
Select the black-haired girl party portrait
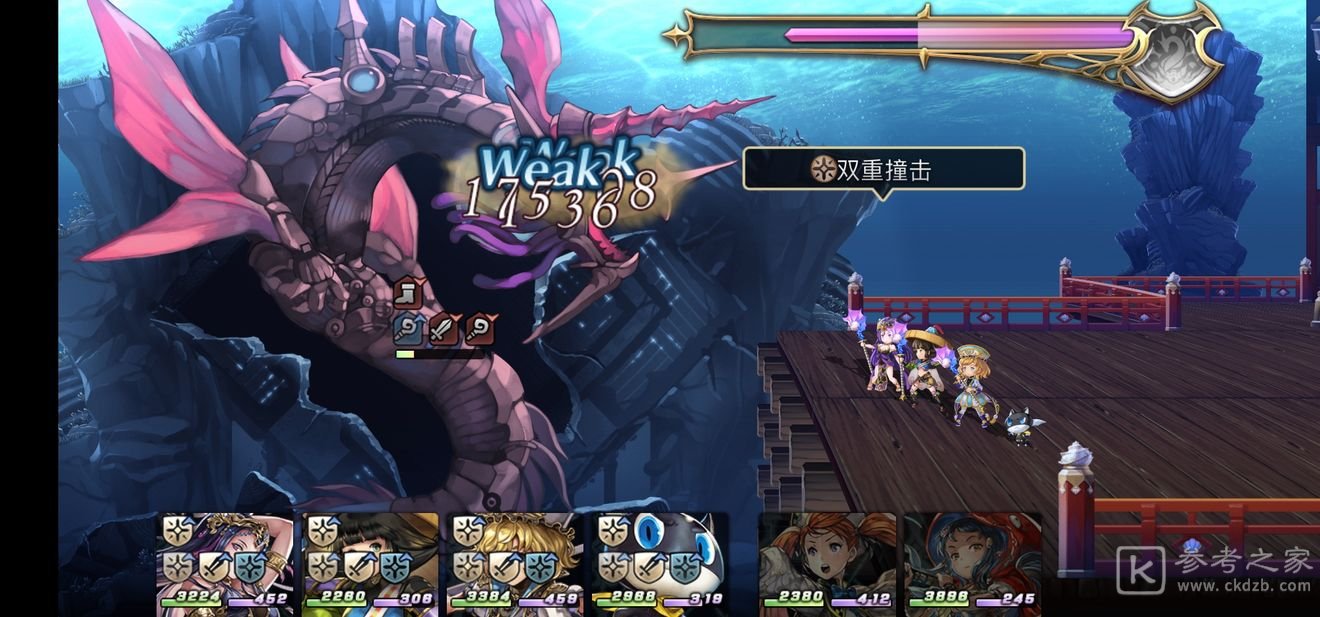point(370,561)
